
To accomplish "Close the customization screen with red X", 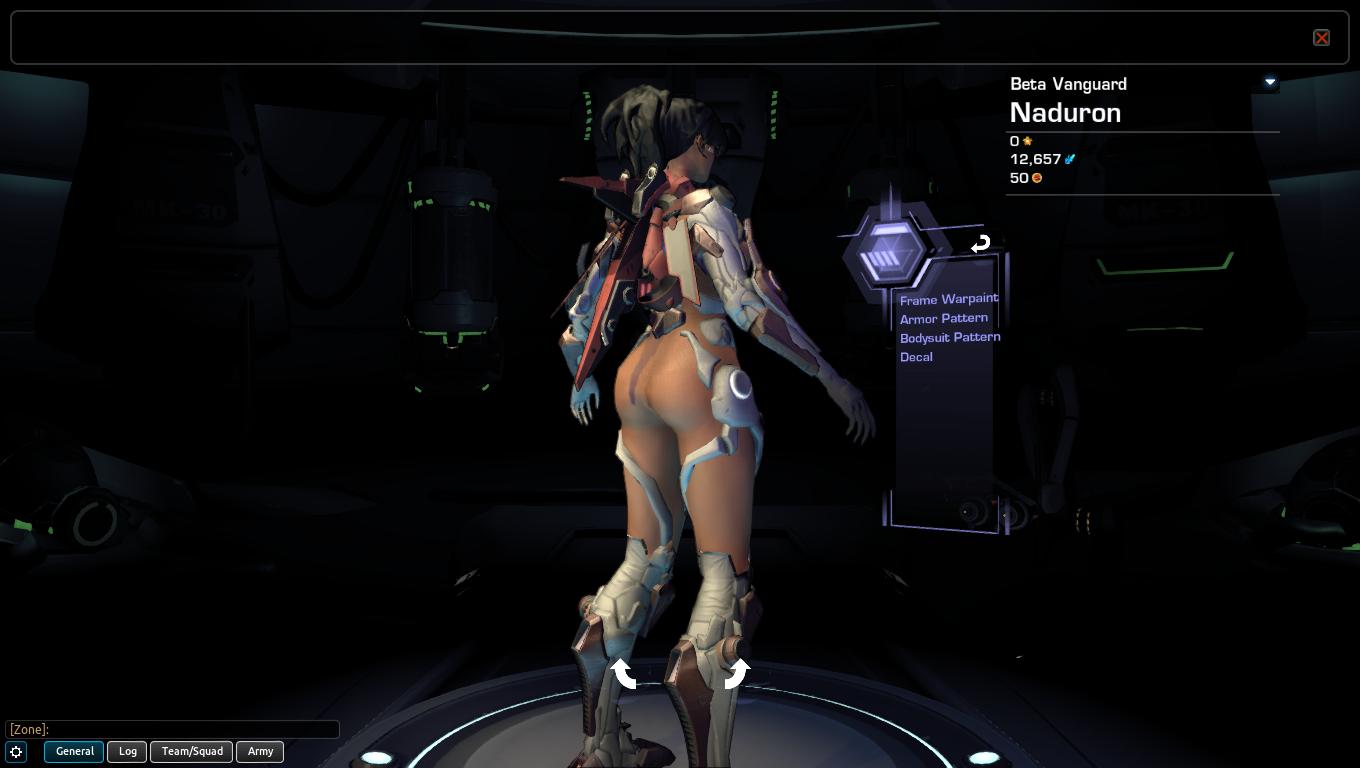I will pyautogui.click(x=1321, y=38).
